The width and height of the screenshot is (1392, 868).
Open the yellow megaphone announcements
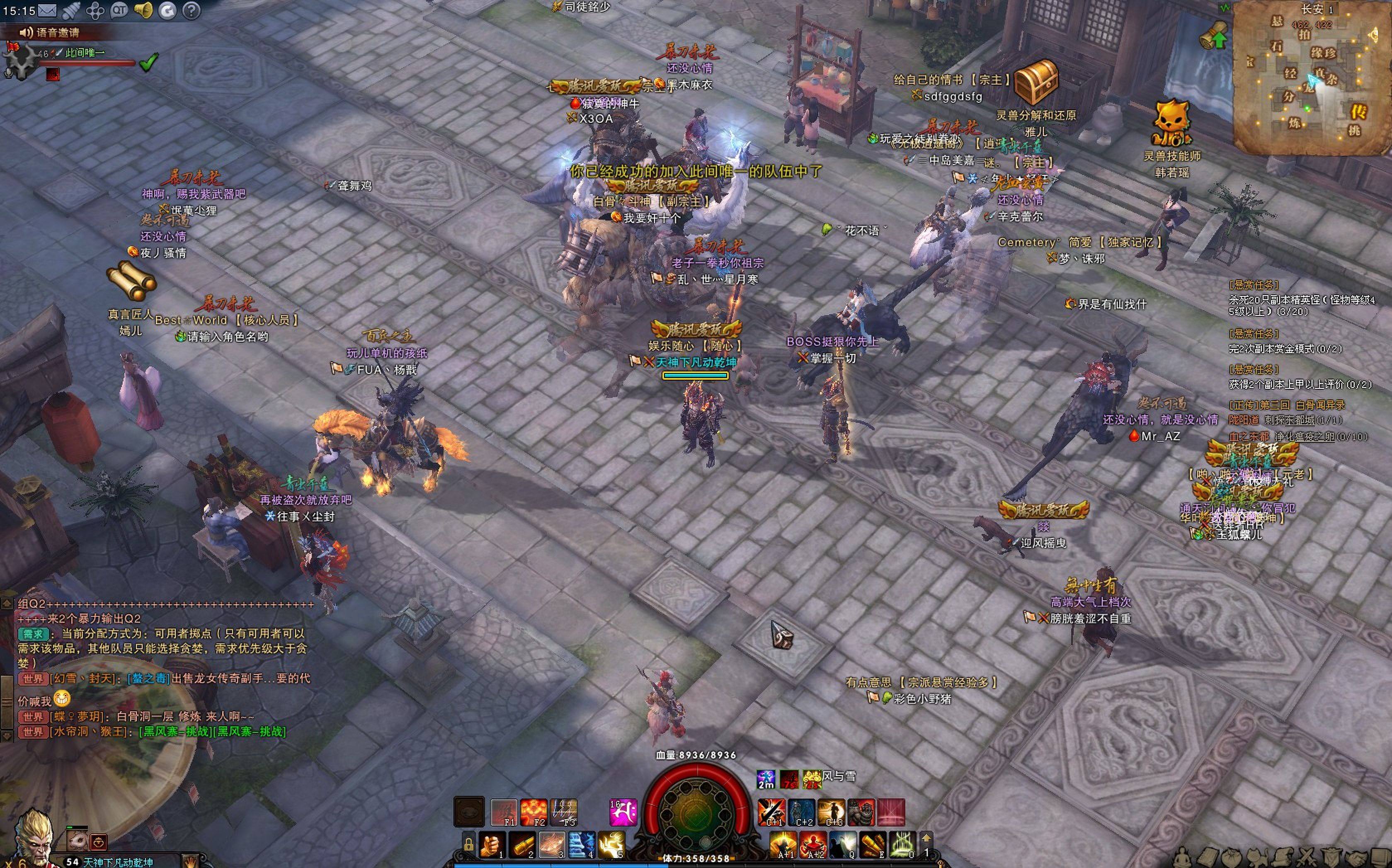[x=143, y=10]
